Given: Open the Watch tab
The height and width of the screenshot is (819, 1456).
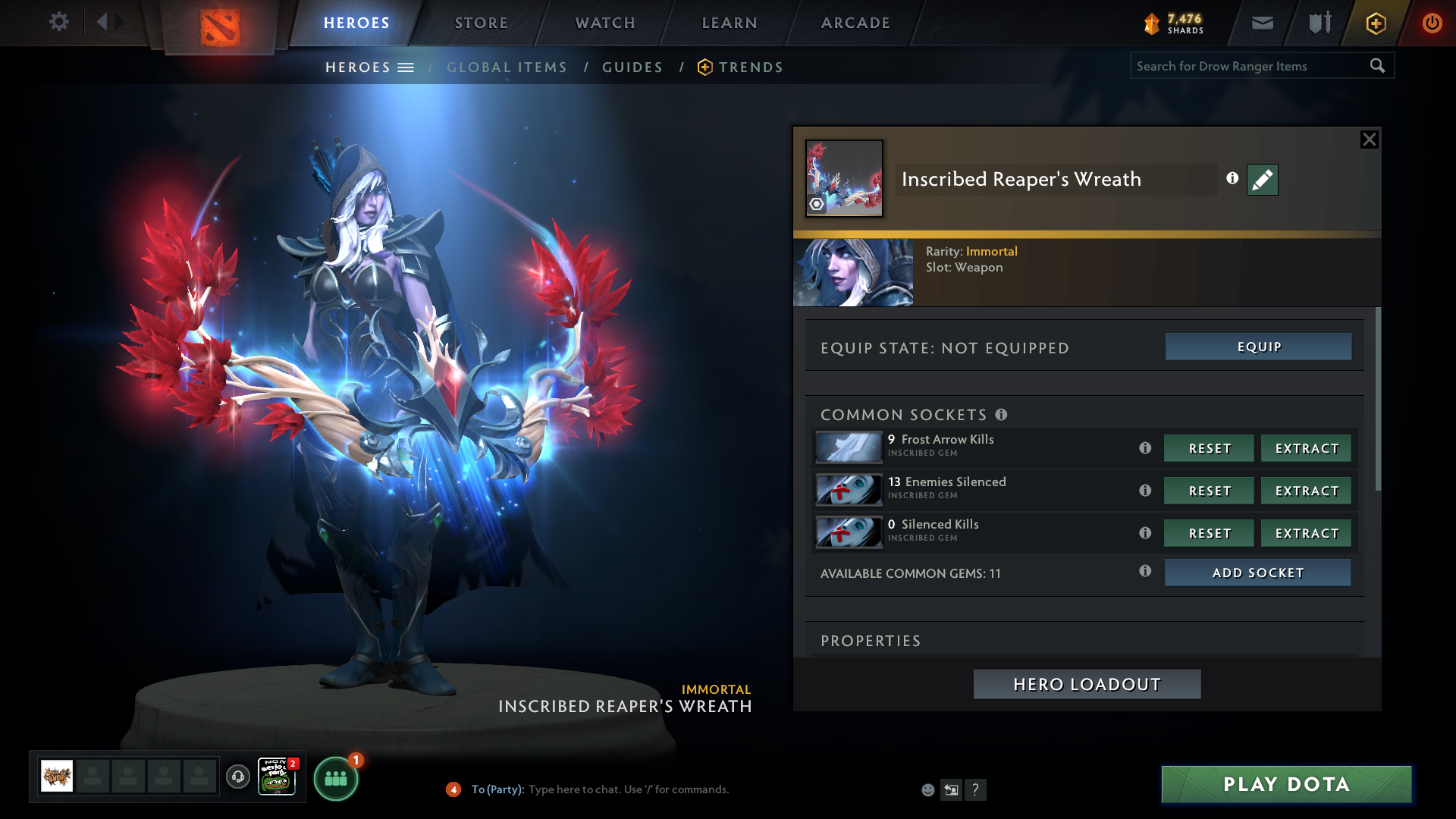Looking at the screenshot, I should tap(605, 23).
